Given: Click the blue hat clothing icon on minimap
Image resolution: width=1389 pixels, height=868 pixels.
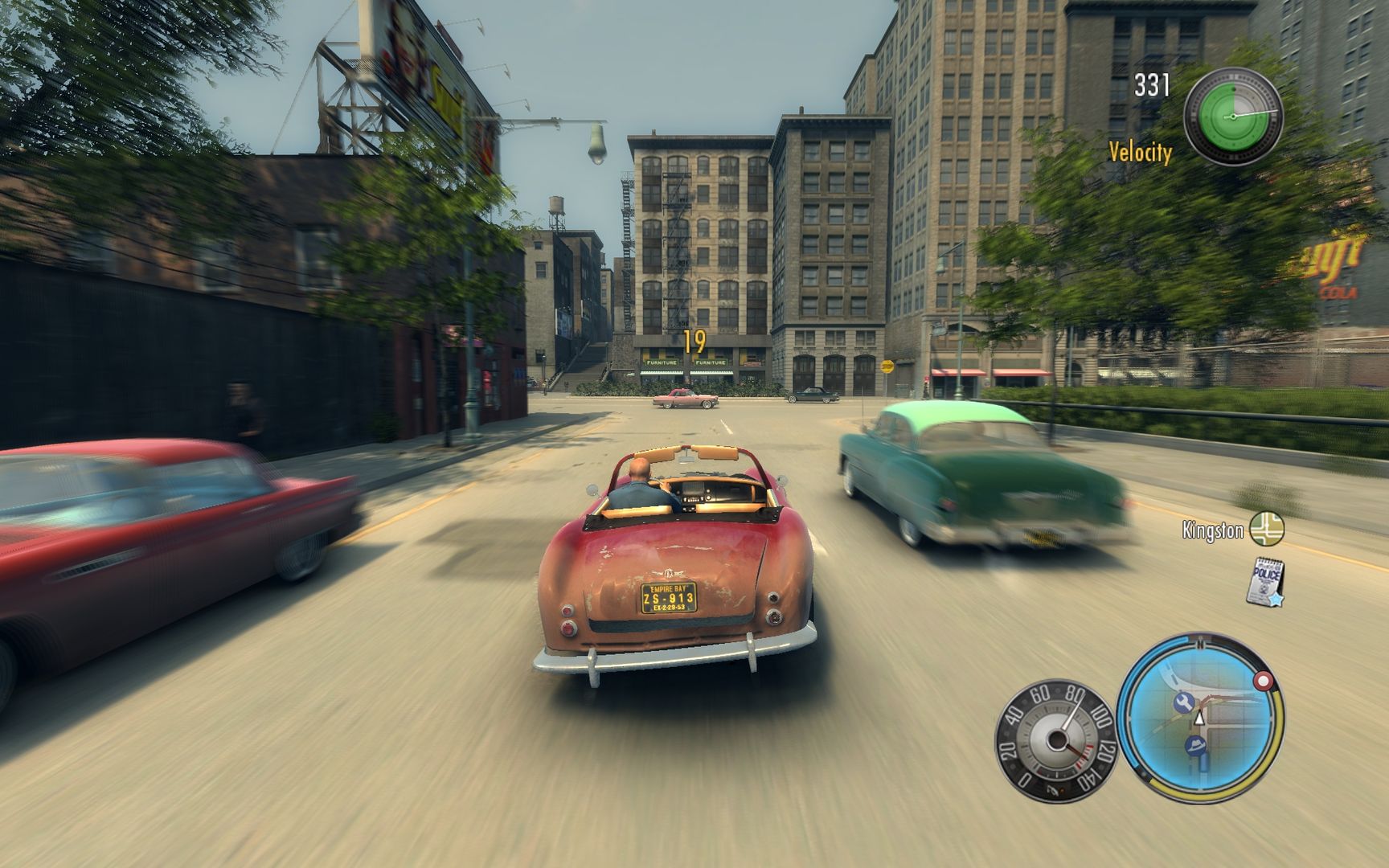Looking at the screenshot, I should click(1196, 745).
